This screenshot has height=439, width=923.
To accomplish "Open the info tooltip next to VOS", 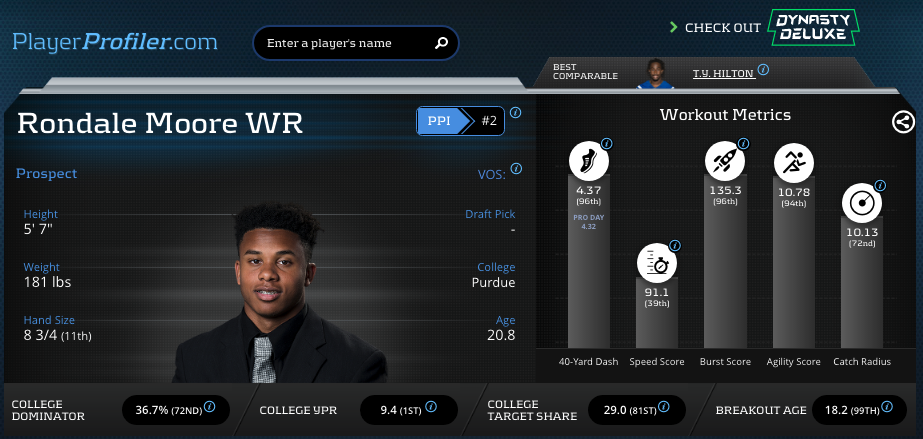I will tap(516, 169).
